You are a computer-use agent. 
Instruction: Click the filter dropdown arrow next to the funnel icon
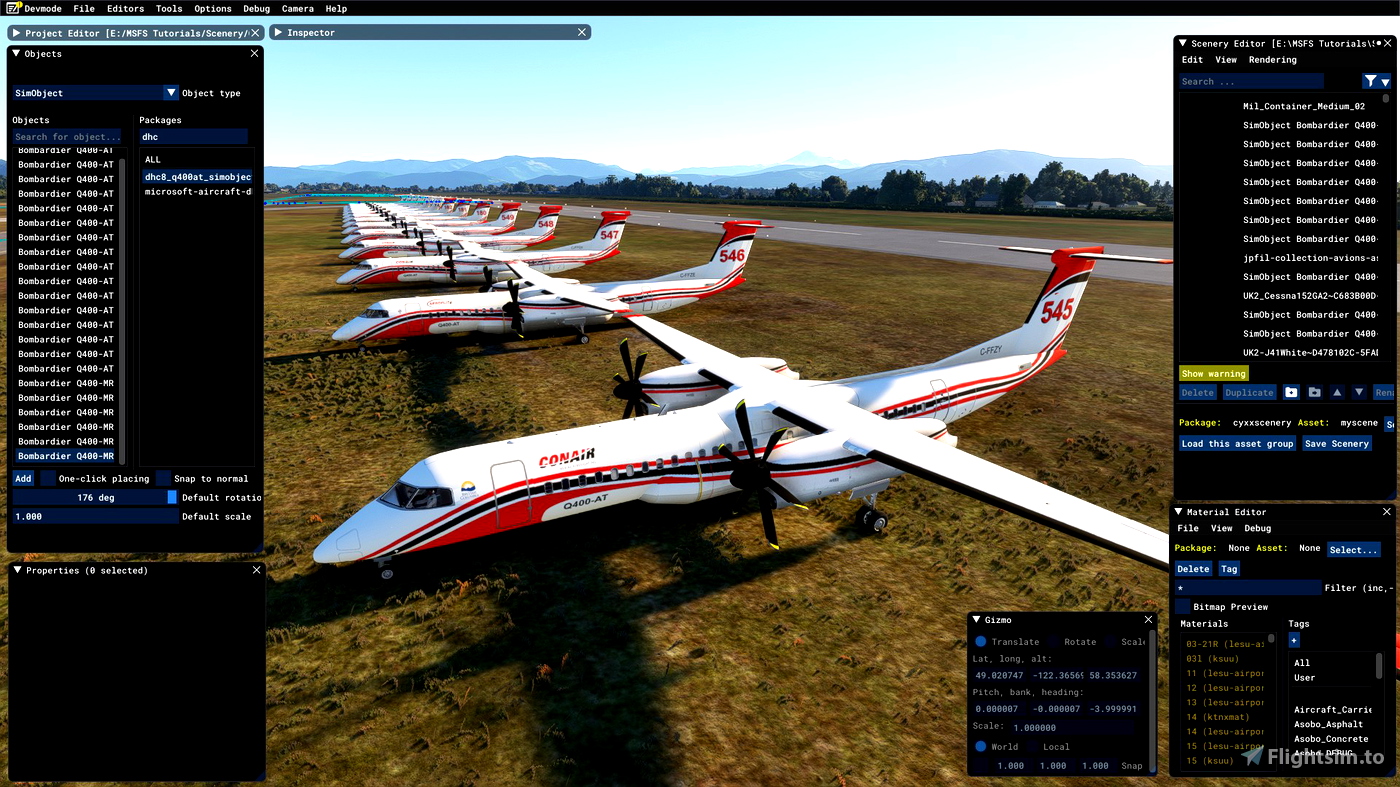[x=1387, y=80]
